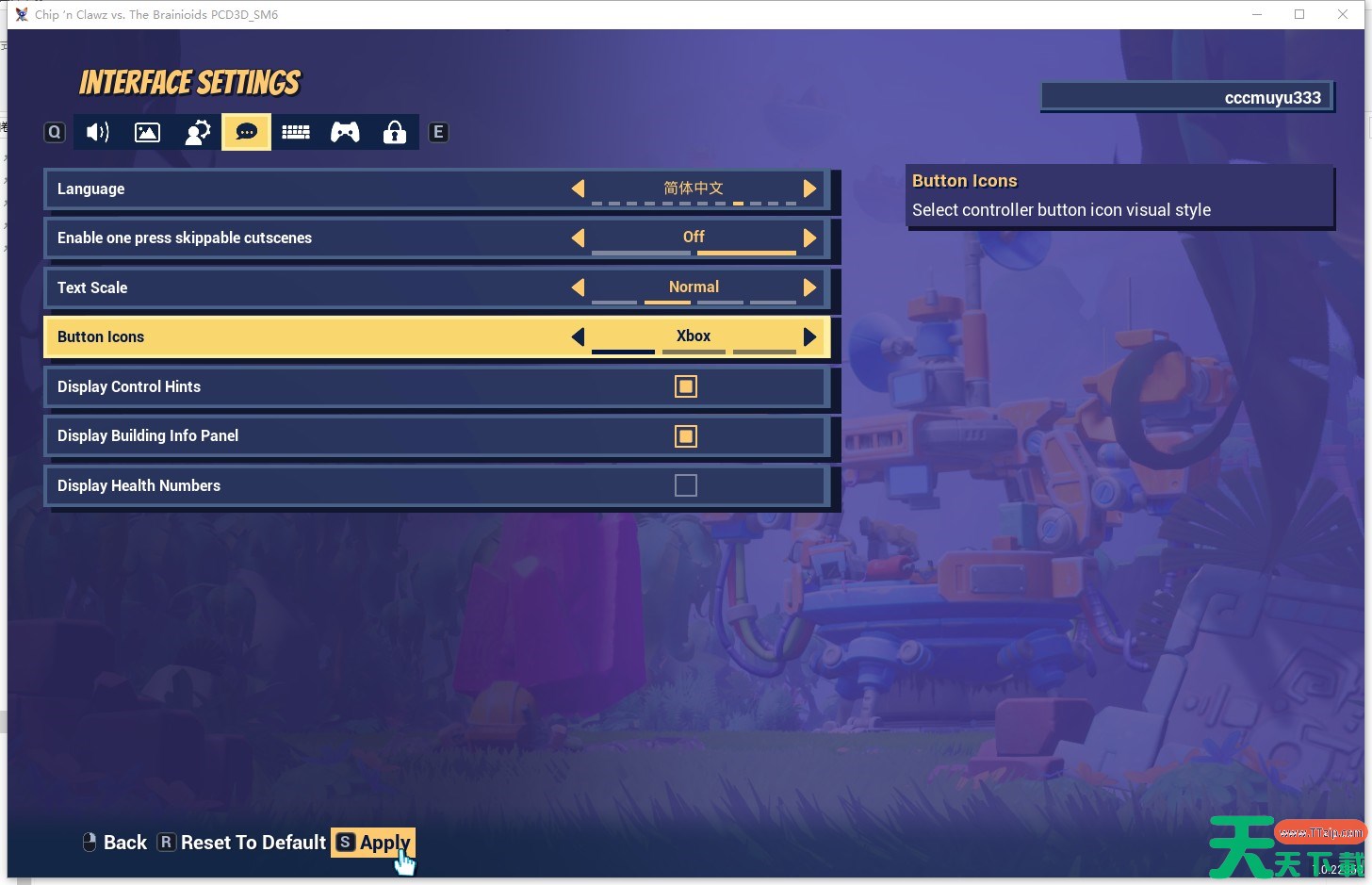This screenshot has width=1372, height=885.
Task: Switch to the gamepad controller tab
Action: coord(345,133)
